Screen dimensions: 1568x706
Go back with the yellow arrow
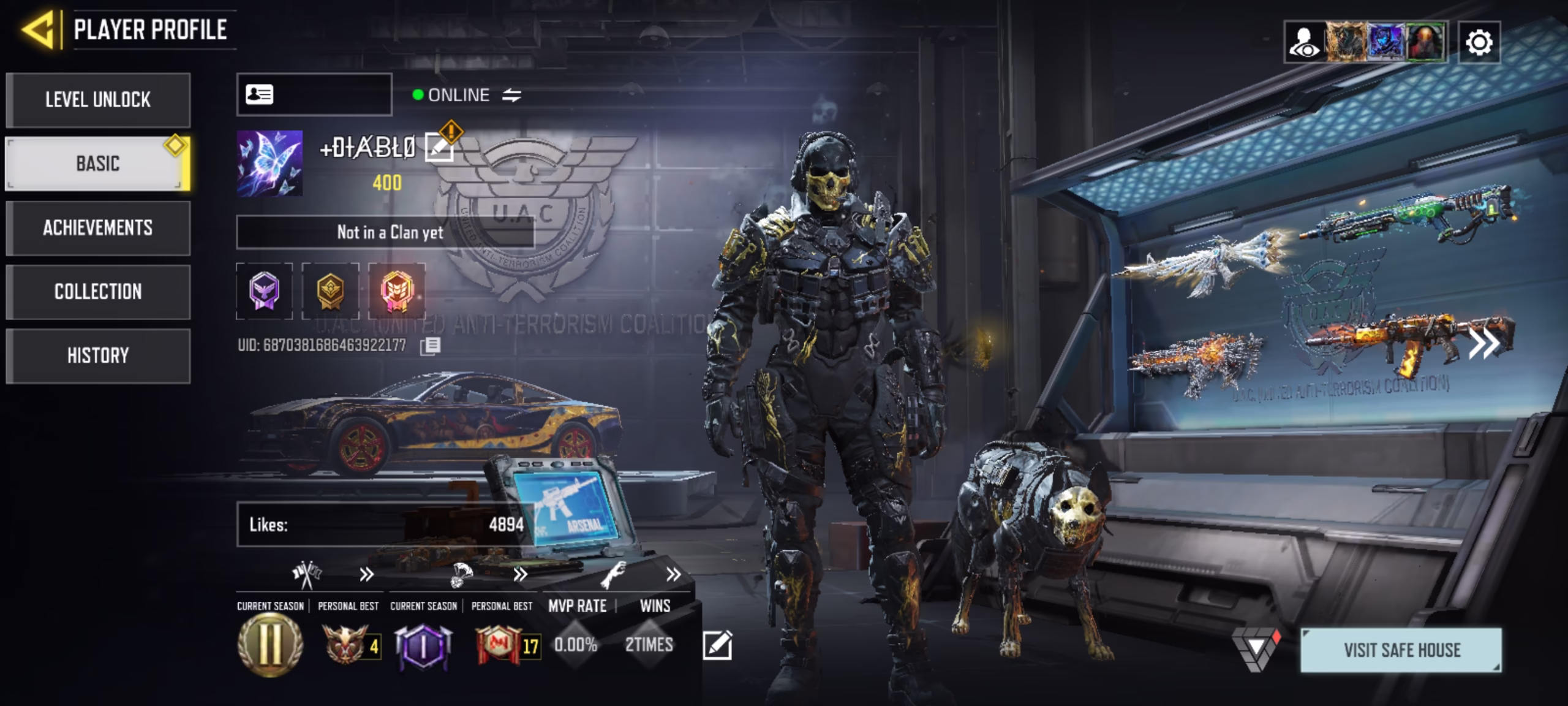(39, 29)
